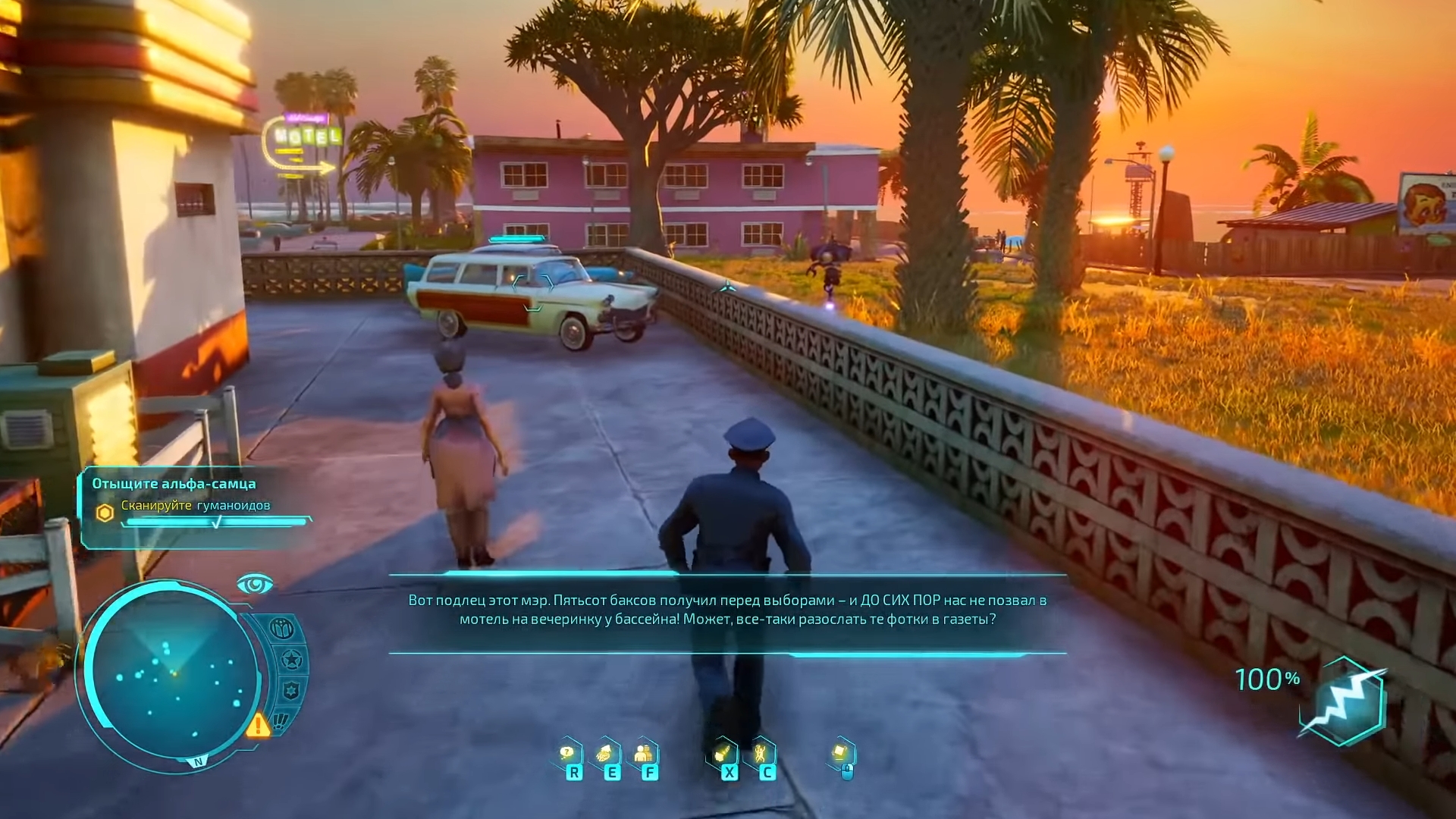1456x819 pixels.
Task: Activate the thought bubble mind-read ability
Action: pyautogui.click(x=567, y=754)
